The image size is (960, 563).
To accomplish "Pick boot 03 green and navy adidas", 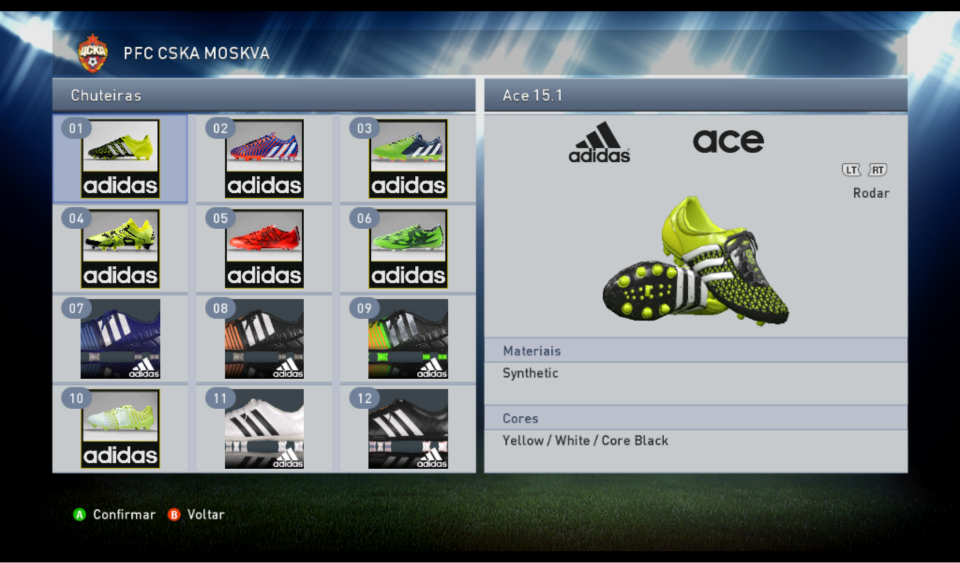I will coord(408,159).
